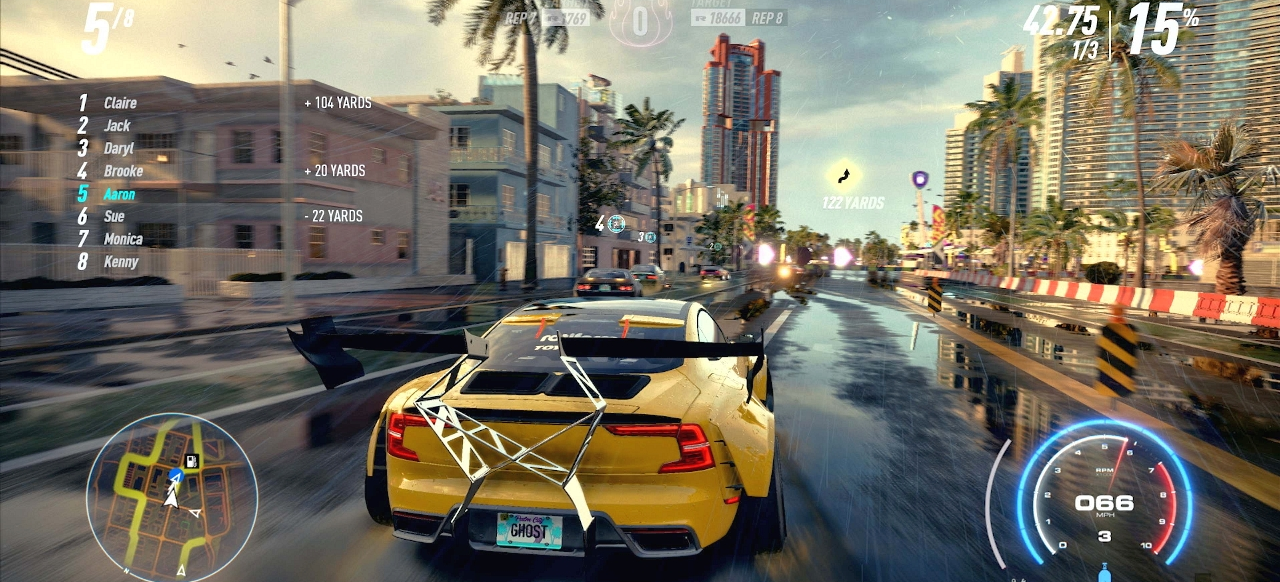
Task: Pick Brooke from the racer list
Action: (123, 171)
